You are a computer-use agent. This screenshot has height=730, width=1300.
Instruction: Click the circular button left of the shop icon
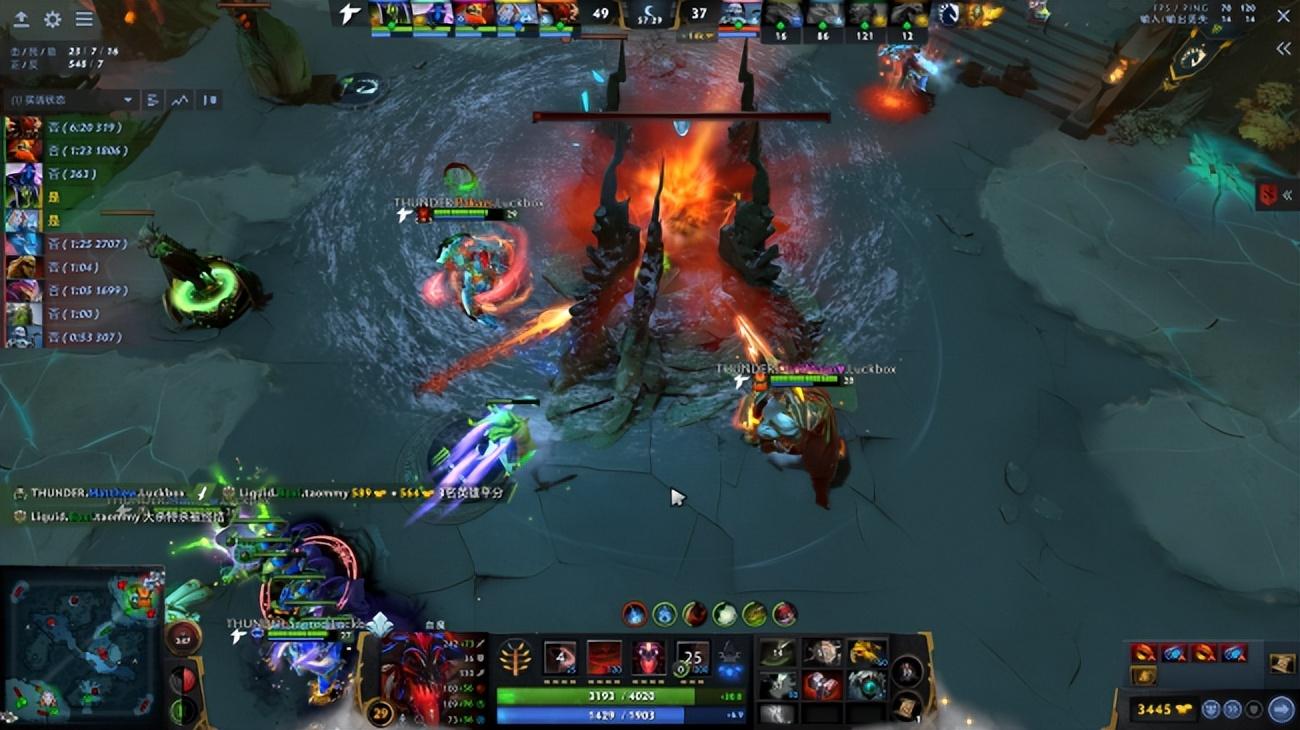pyautogui.click(x=1253, y=707)
